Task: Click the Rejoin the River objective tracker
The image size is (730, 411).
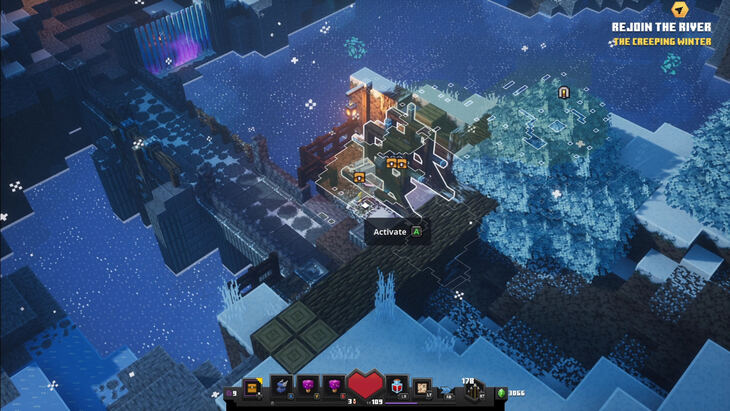Action: [x=663, y=27]
